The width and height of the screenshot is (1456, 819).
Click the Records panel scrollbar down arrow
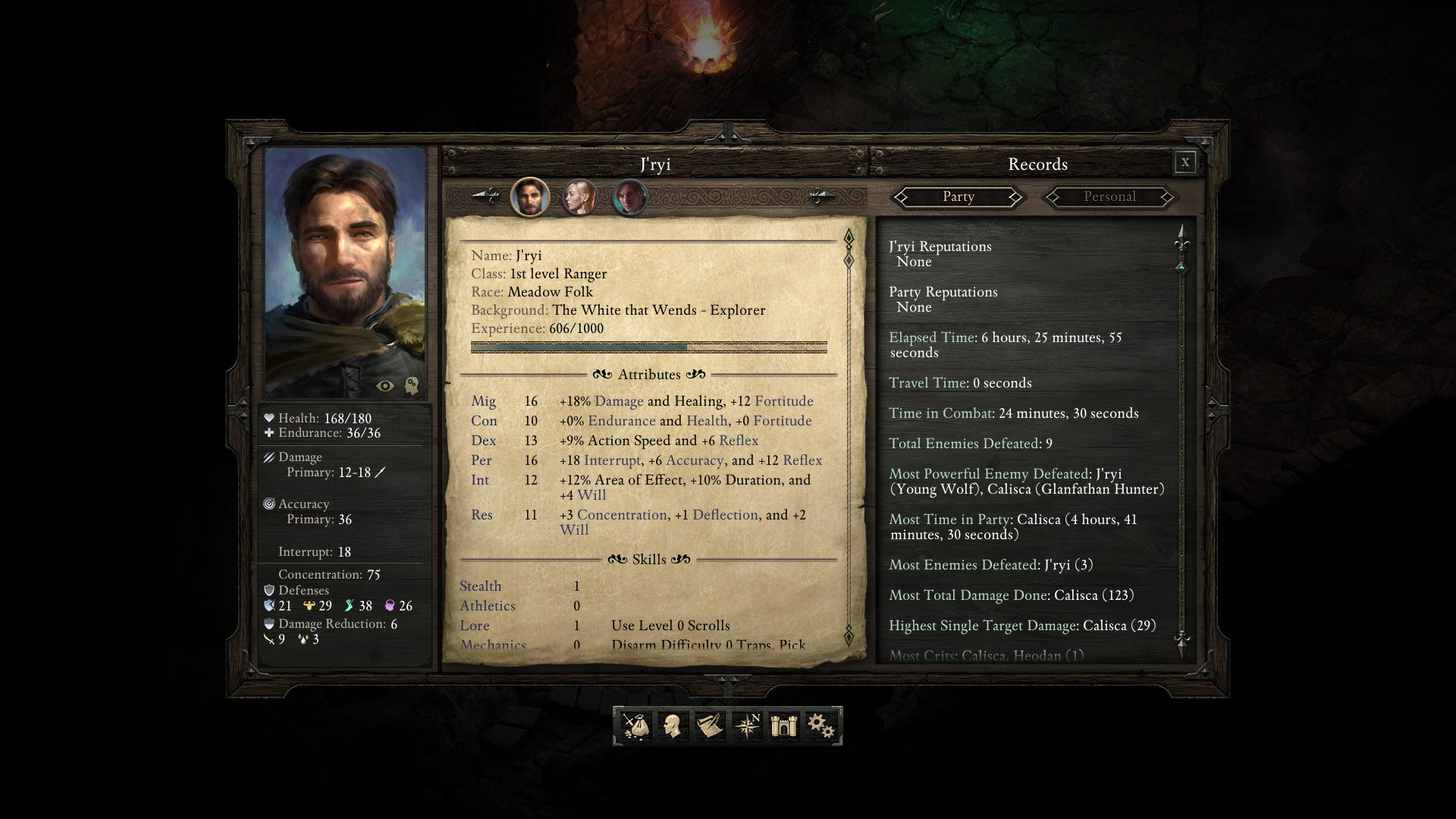point(1181,641)
